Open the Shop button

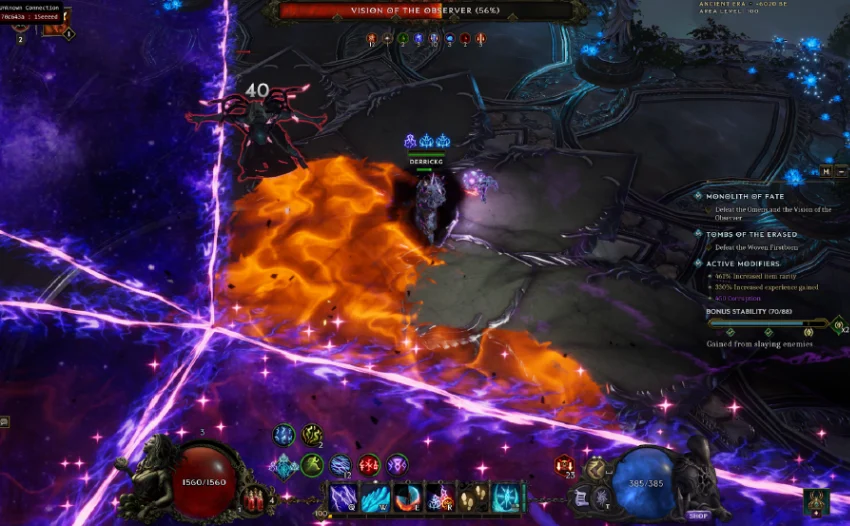[x=698, y=515]
